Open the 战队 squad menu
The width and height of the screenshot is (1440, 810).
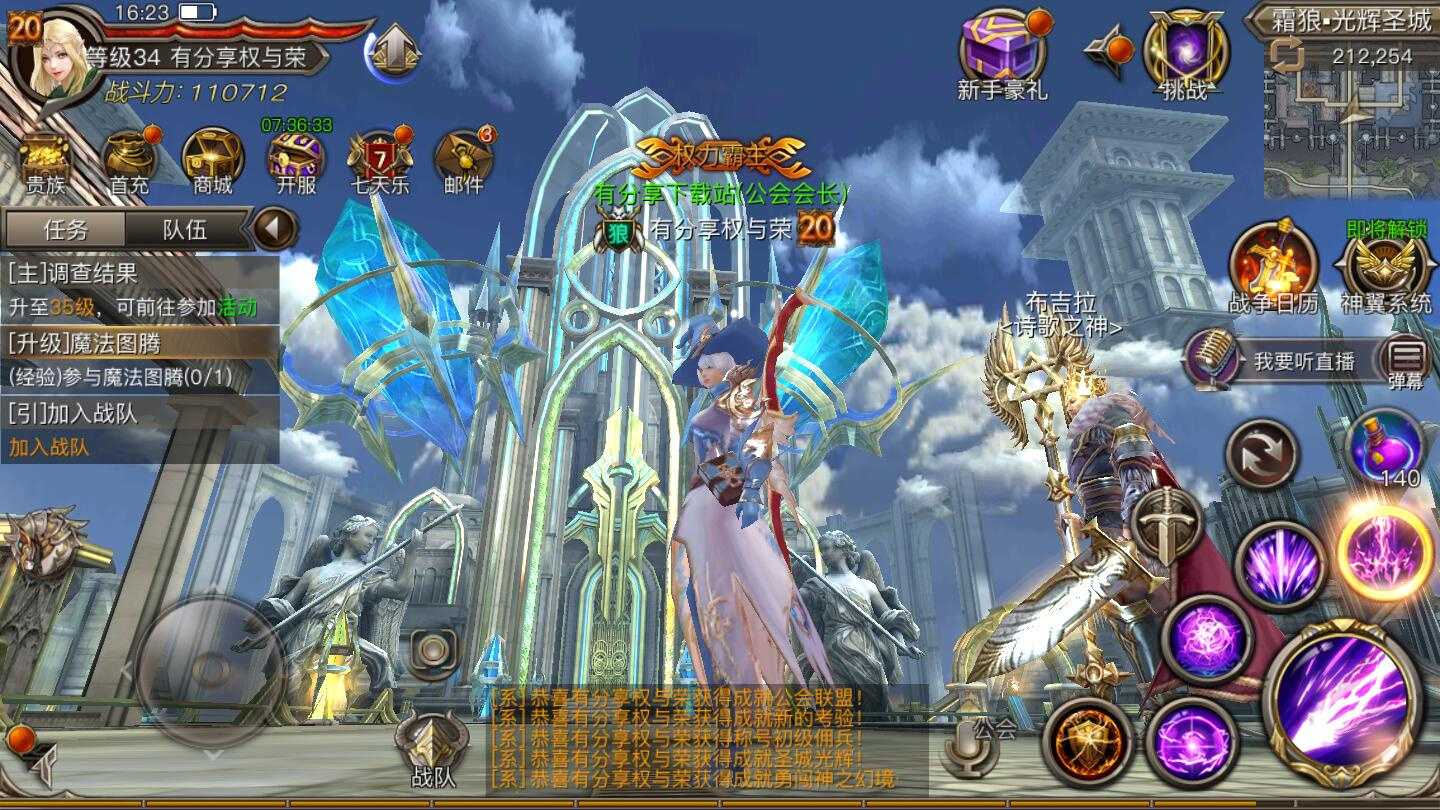click(433, 750)
